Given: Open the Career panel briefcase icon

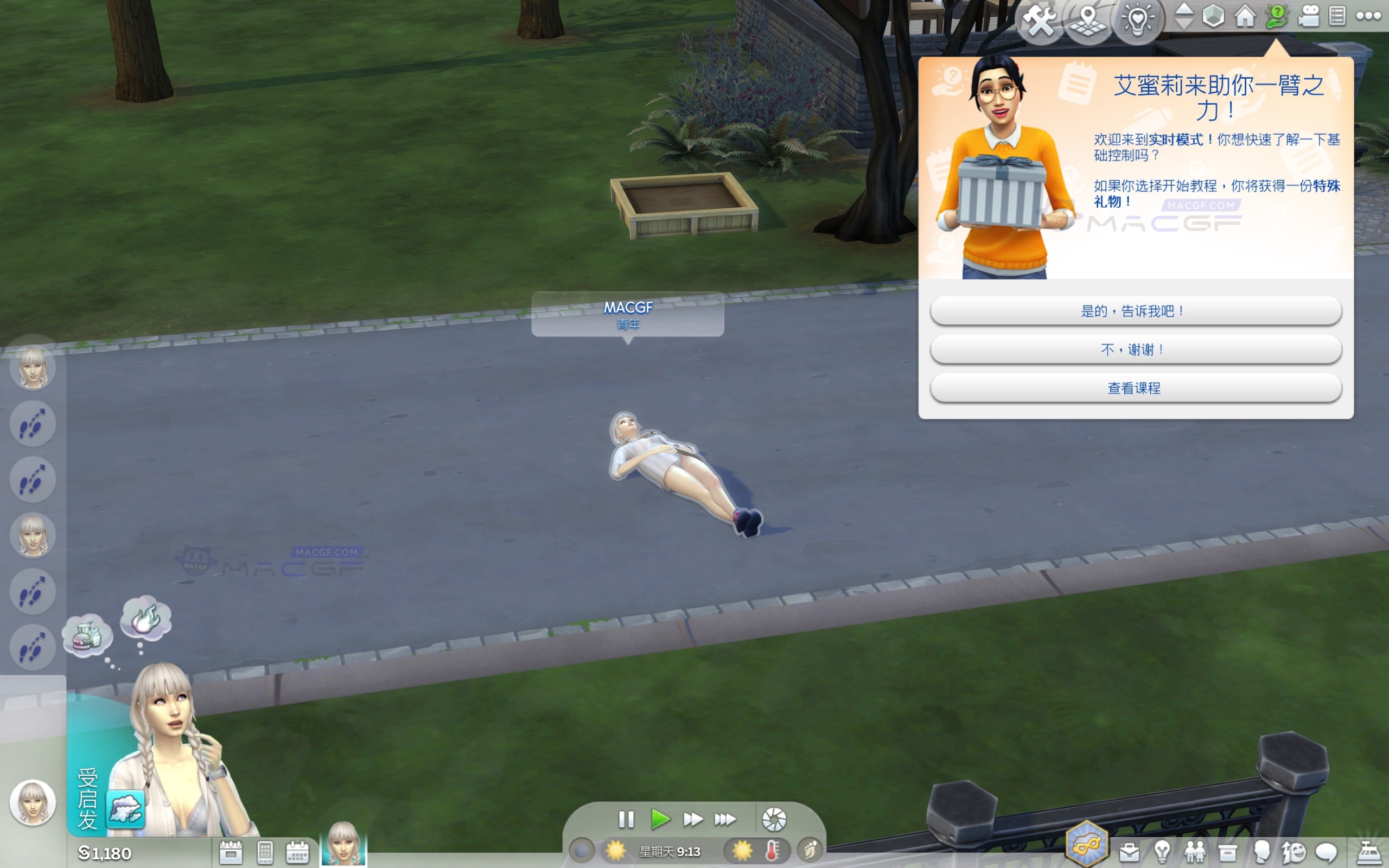Looking at the screenshot, I should [x=1130, y=853].
